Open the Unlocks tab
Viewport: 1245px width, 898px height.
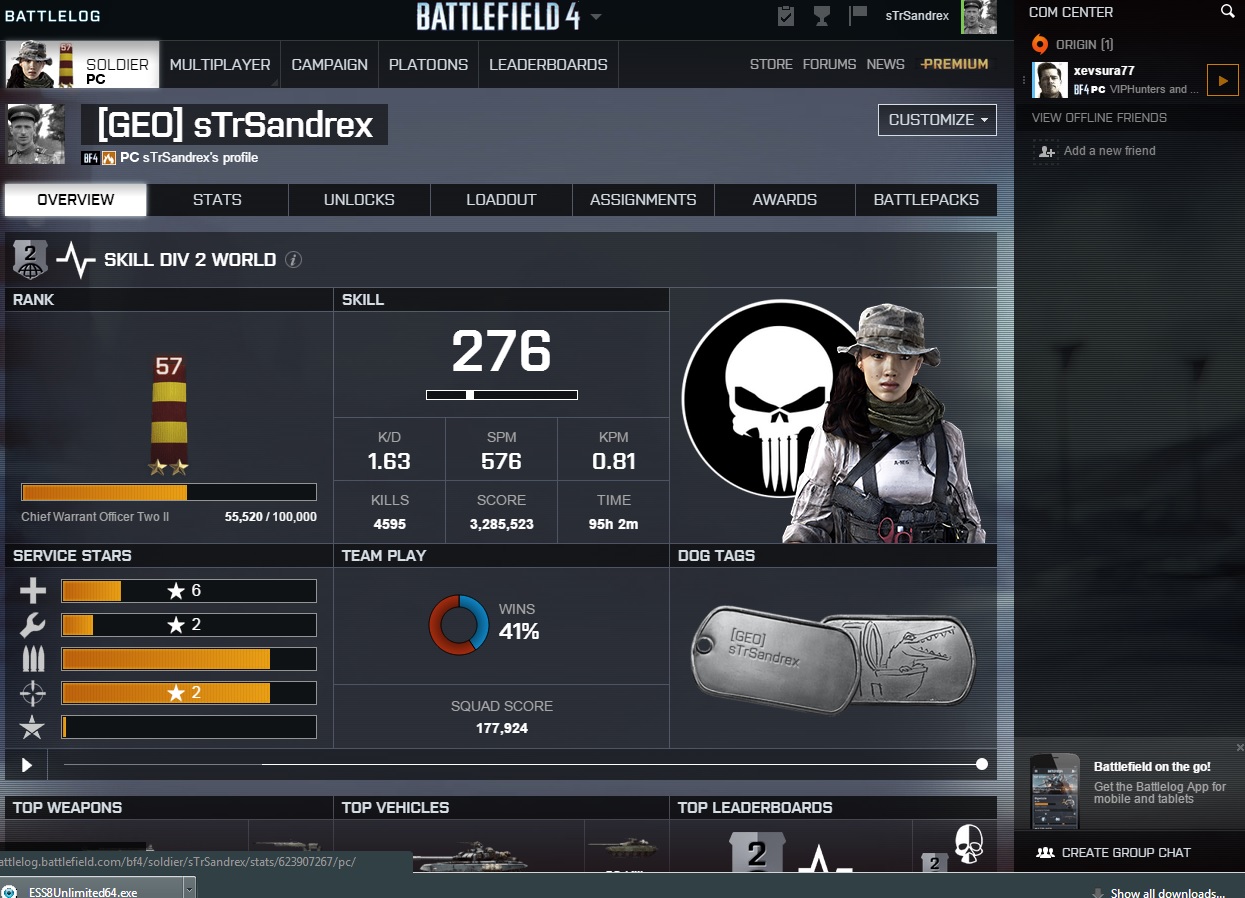359,200
